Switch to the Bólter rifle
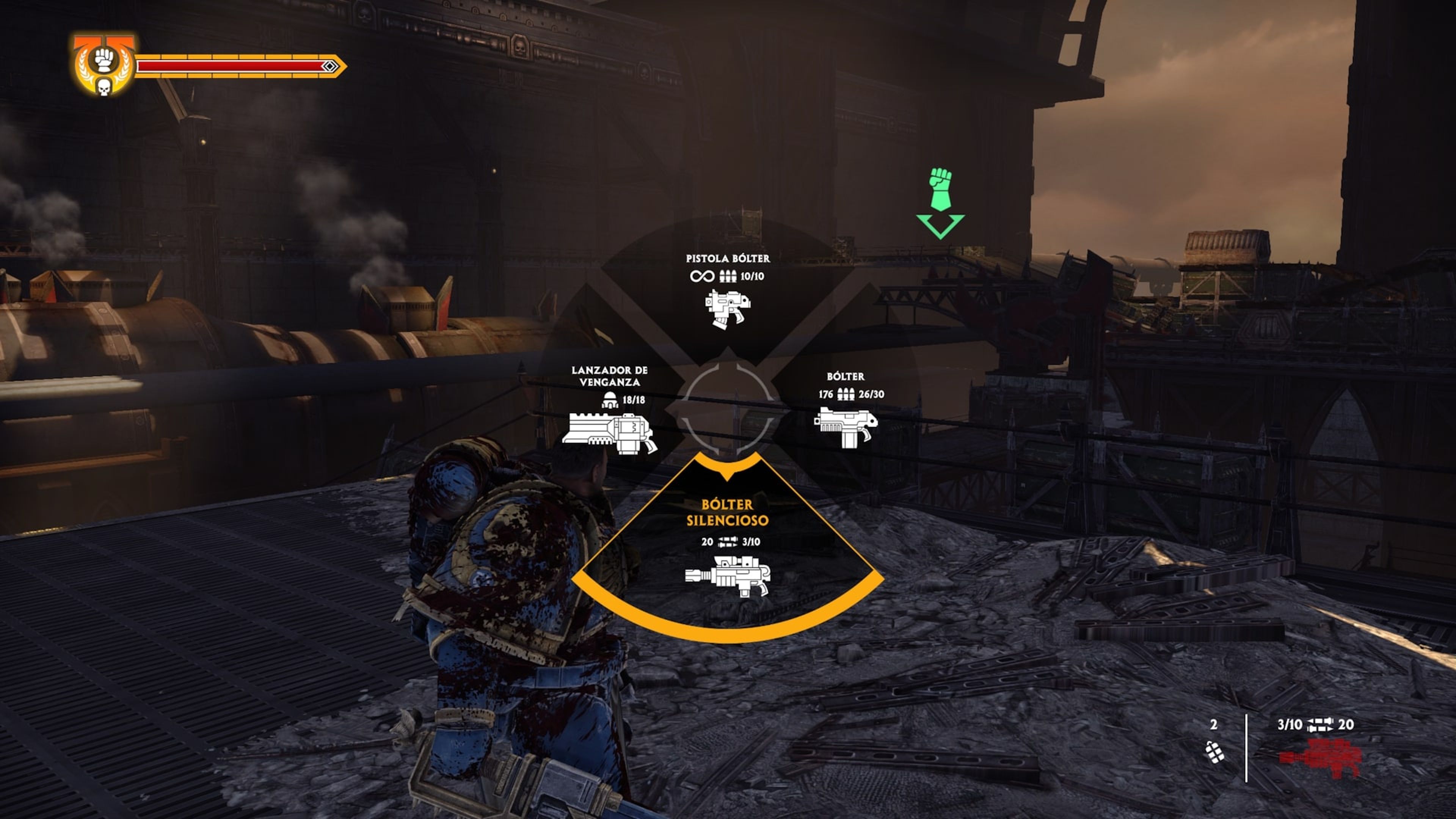The image size is (1456, 819). coord(846,427)
